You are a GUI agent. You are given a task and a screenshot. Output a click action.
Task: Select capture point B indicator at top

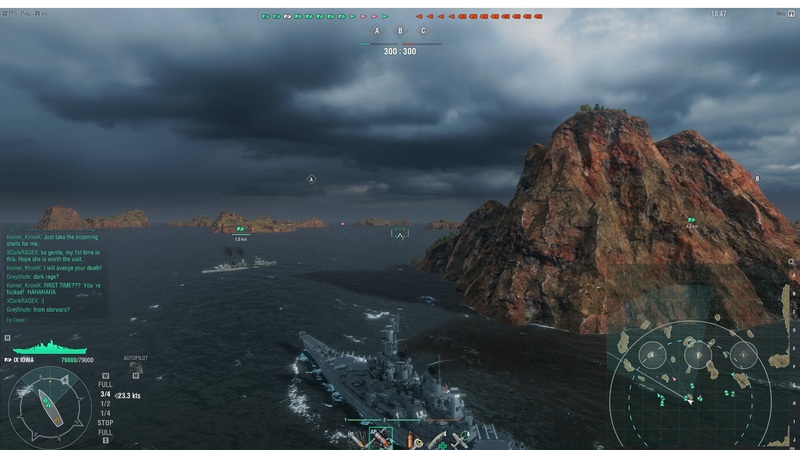400,31
